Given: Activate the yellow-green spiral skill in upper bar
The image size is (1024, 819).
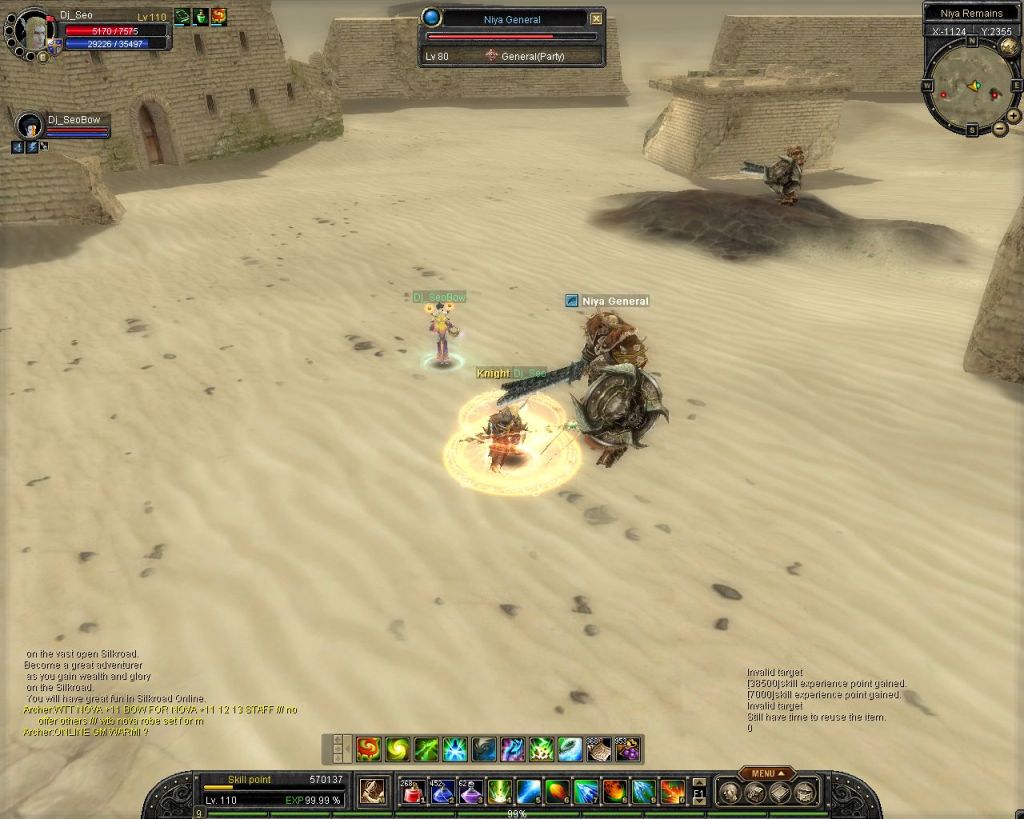Looking at the screenshot, I should [x=397, y=748].
